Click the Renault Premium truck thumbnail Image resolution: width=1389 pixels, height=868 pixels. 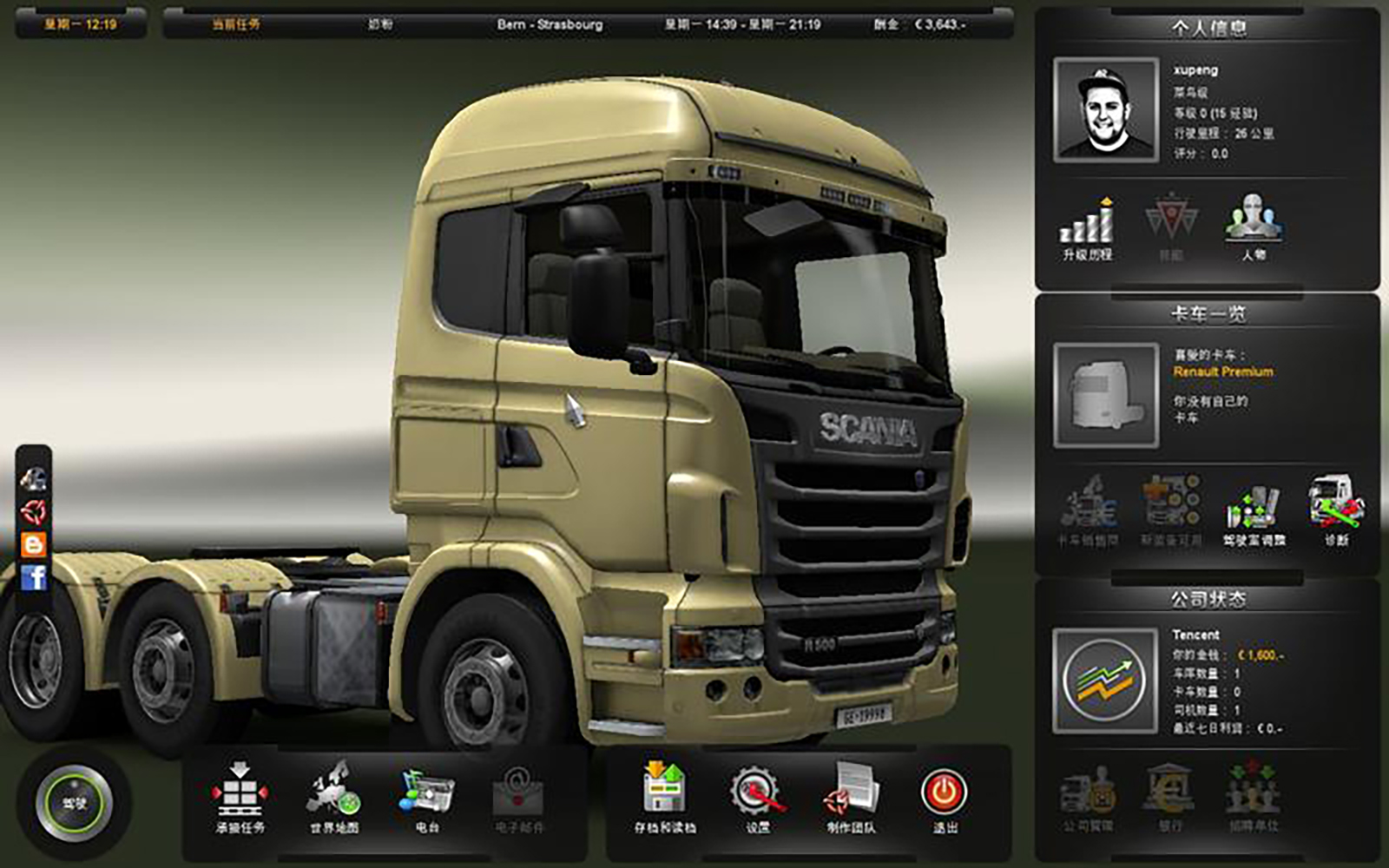point(1105,395)
